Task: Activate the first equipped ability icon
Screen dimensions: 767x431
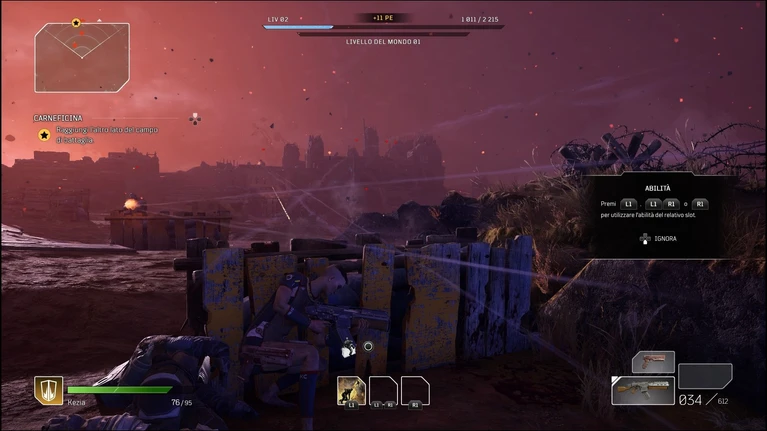Action: coord(350,390)
